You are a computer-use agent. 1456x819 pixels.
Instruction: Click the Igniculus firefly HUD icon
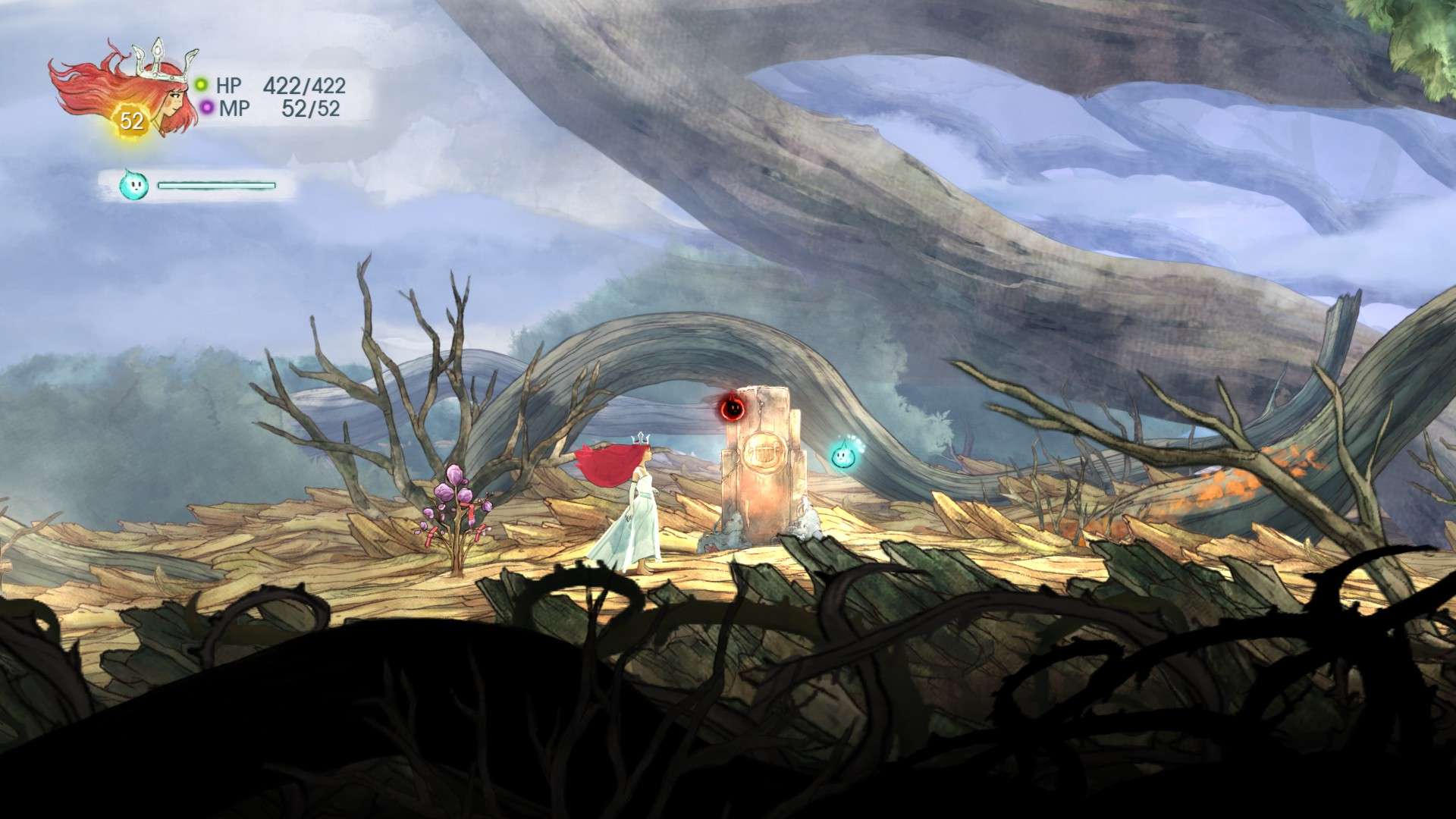(131, 184)
